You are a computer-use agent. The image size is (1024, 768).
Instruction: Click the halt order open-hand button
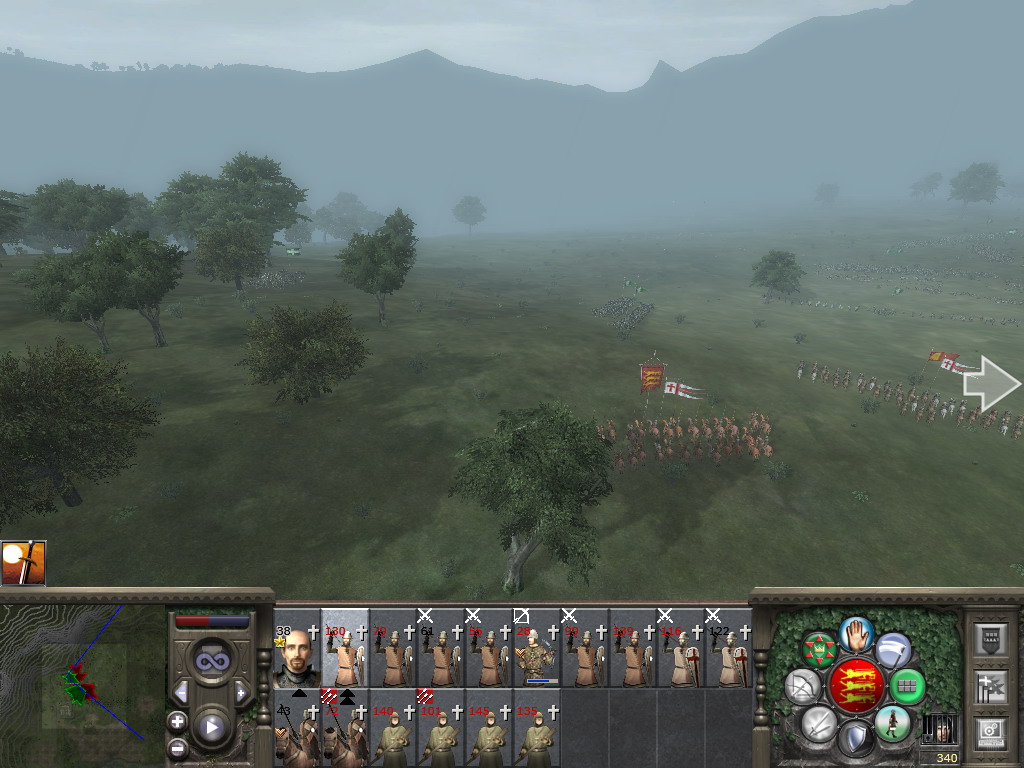[856, 632]
